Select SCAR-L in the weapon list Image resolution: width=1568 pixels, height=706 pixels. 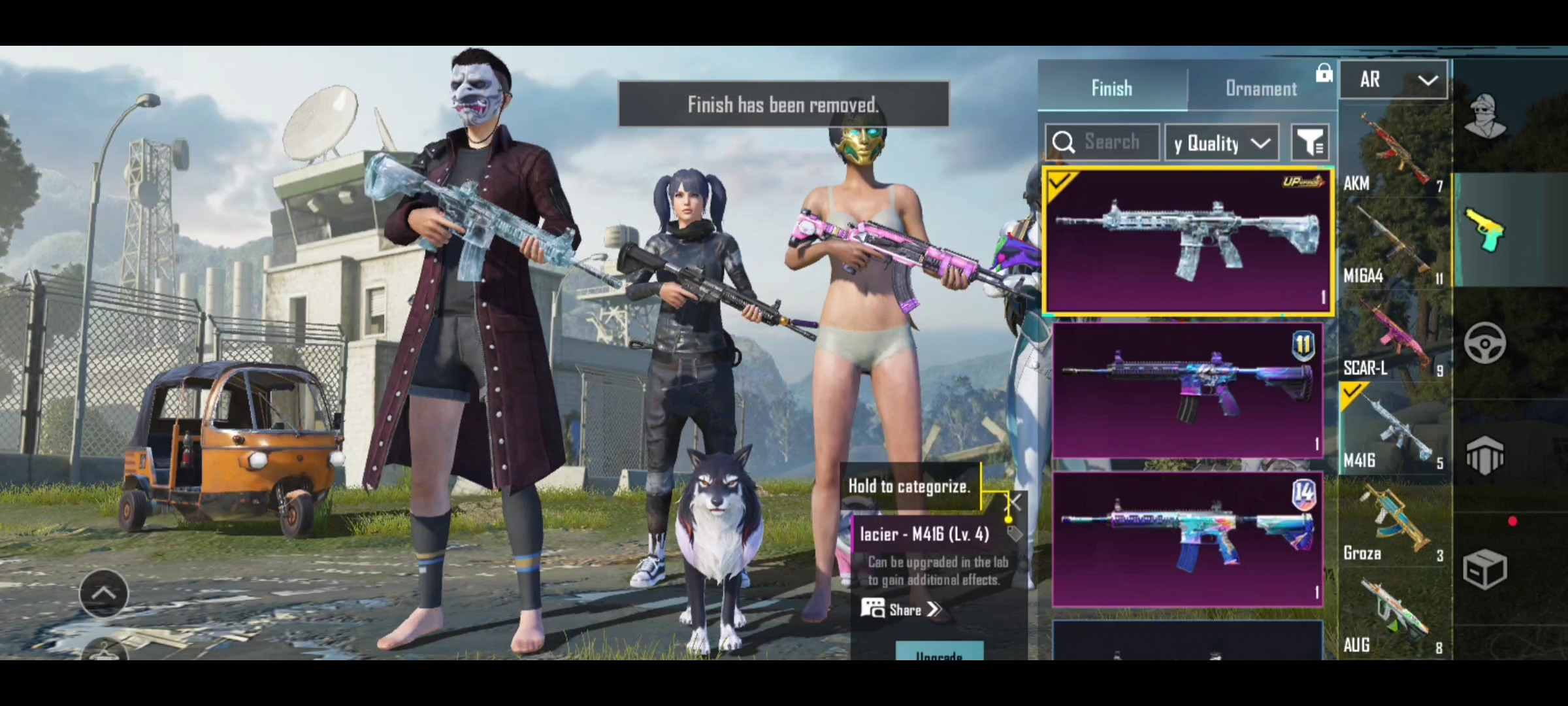pos(1394,339)
